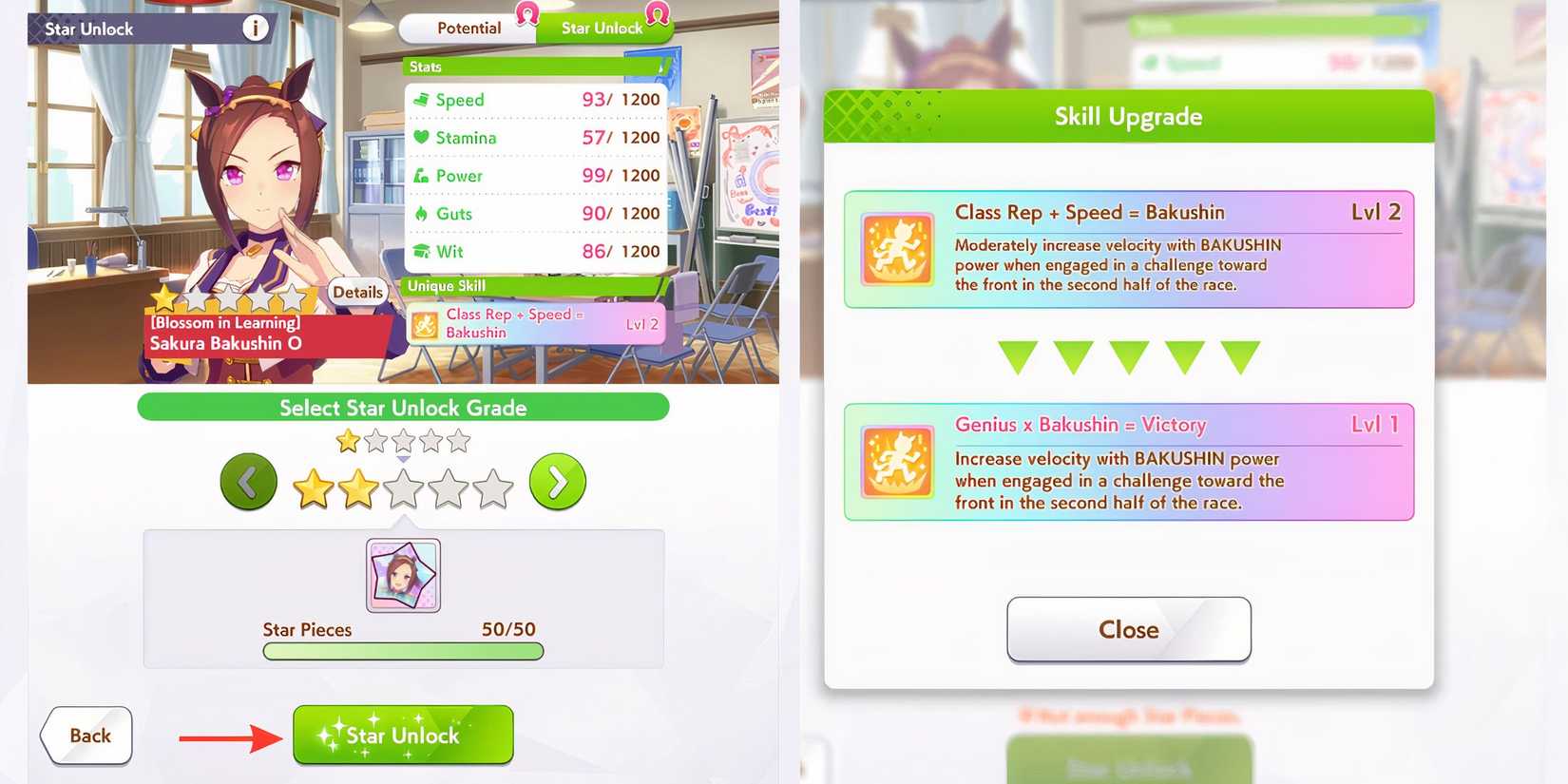Click the Wit stat icon

(x=422, y=251)
